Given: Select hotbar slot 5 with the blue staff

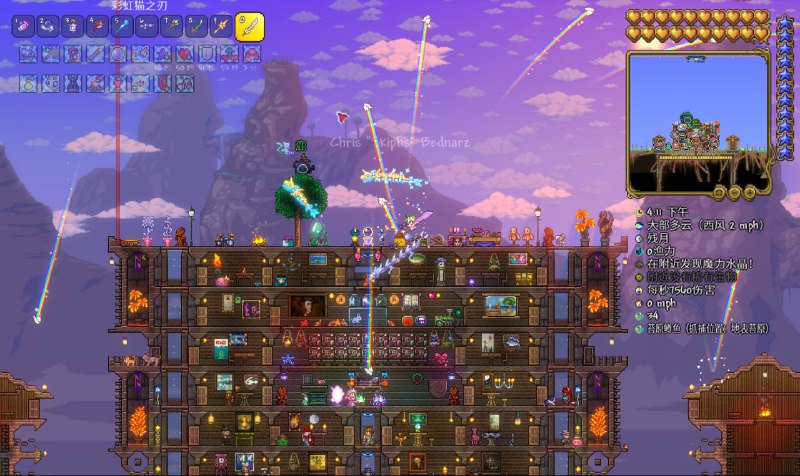Looking at the screenshot, I should [x=122, y=27].
